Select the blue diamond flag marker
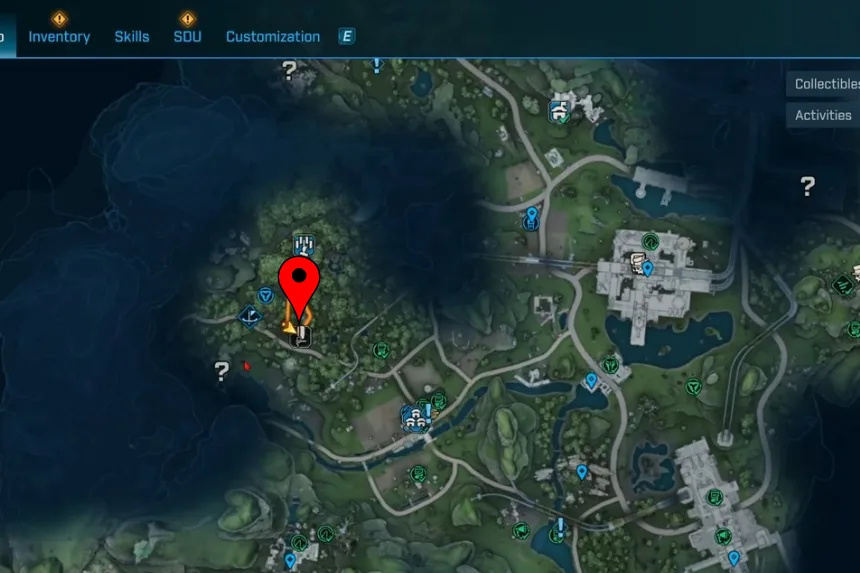 tap(249, 317)
